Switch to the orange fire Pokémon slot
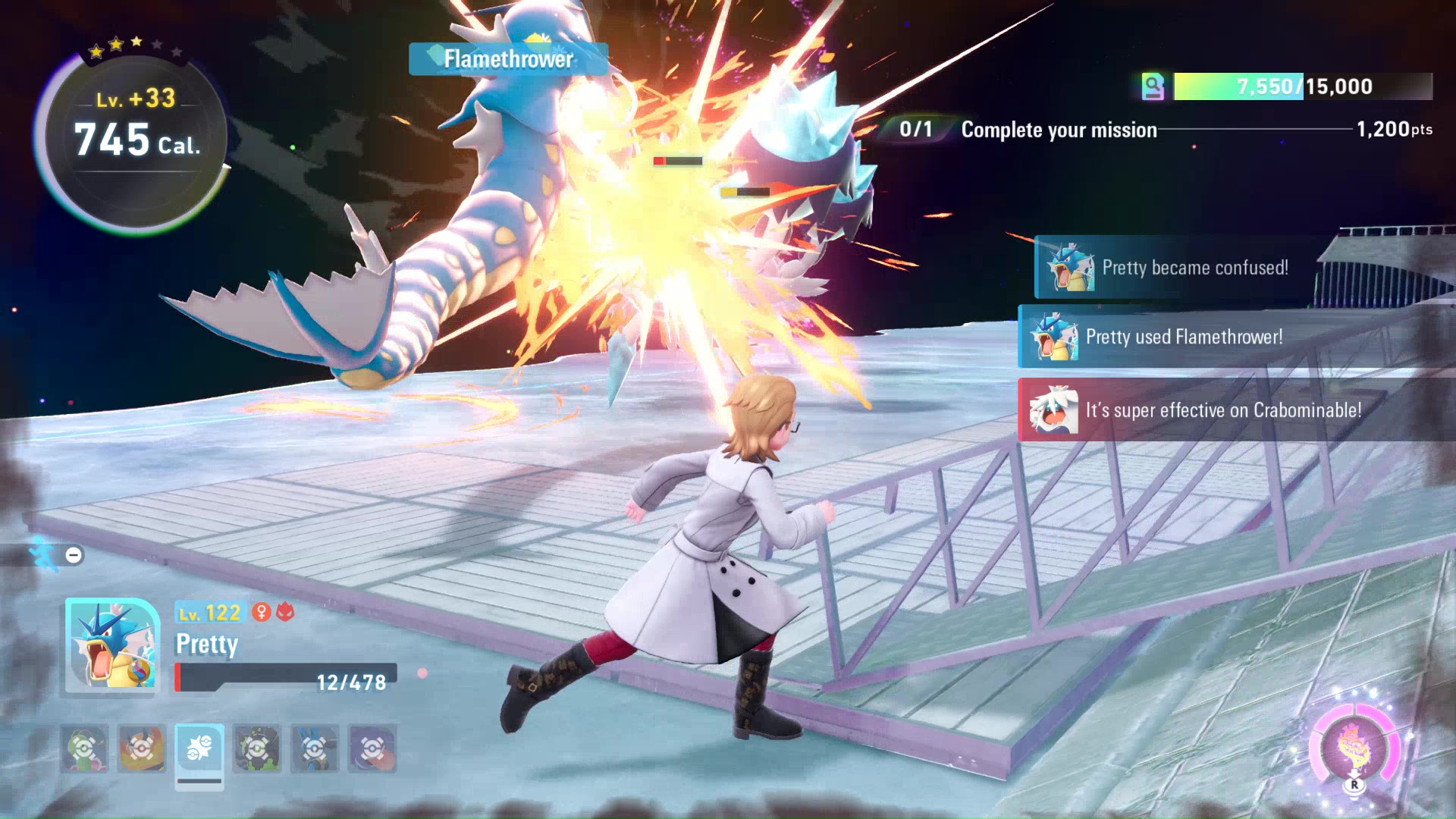This screenshot has height=819, width=1456. point(142,748)
